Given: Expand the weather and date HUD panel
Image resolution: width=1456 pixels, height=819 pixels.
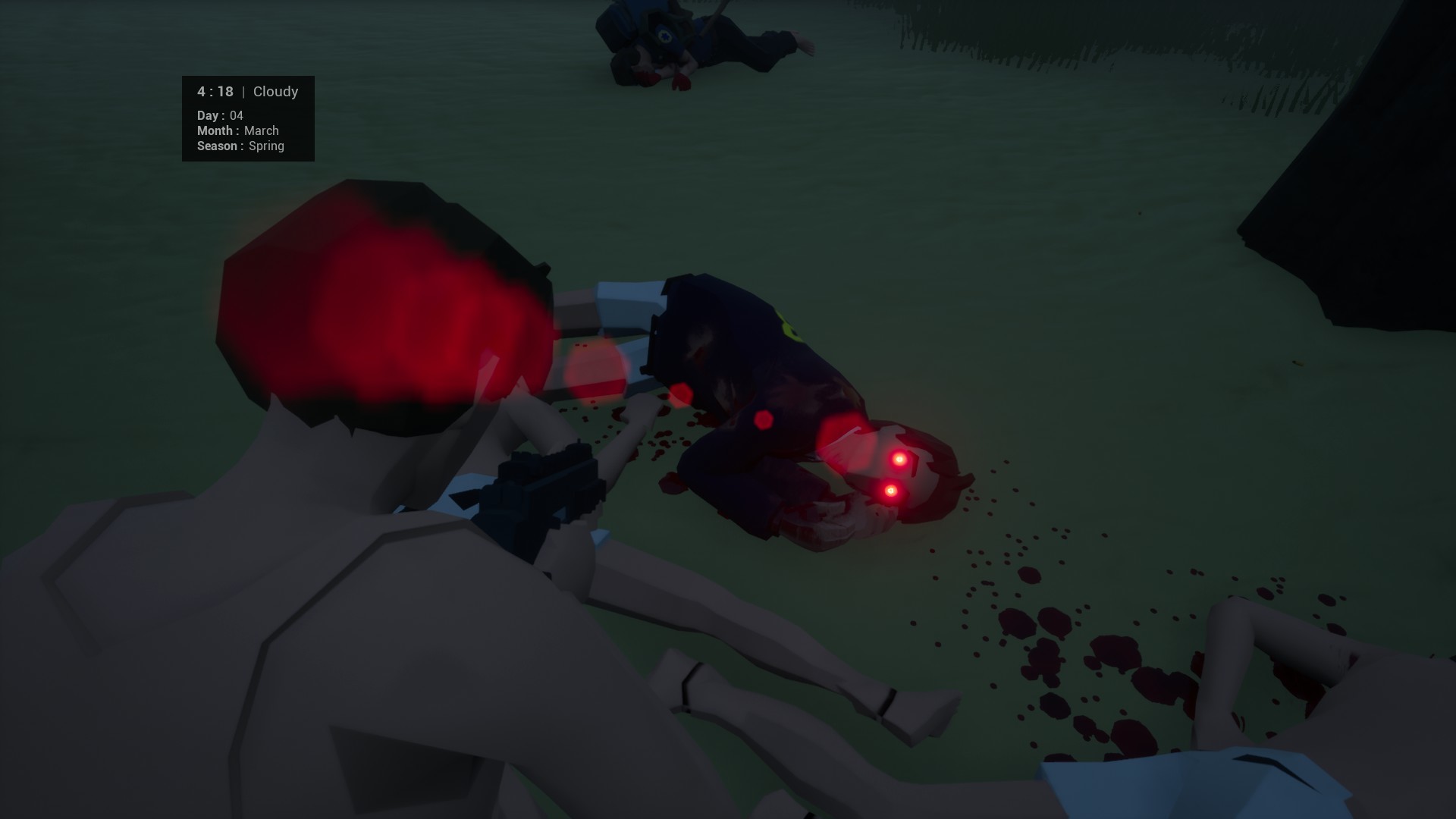Looking at the screenshot, I should (x=248, y=118).
